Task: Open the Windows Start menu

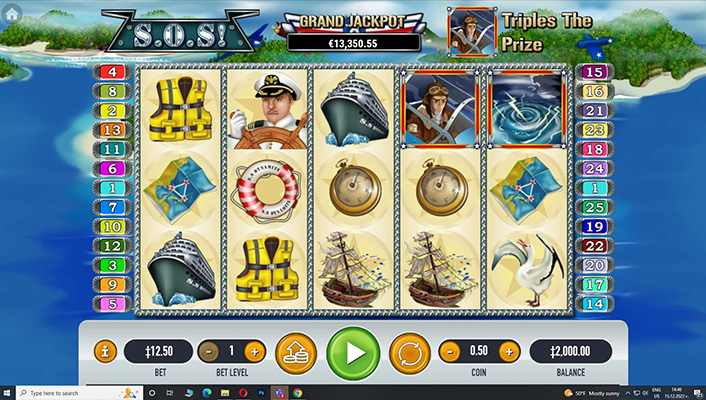Action: click(x=8, y=392)
